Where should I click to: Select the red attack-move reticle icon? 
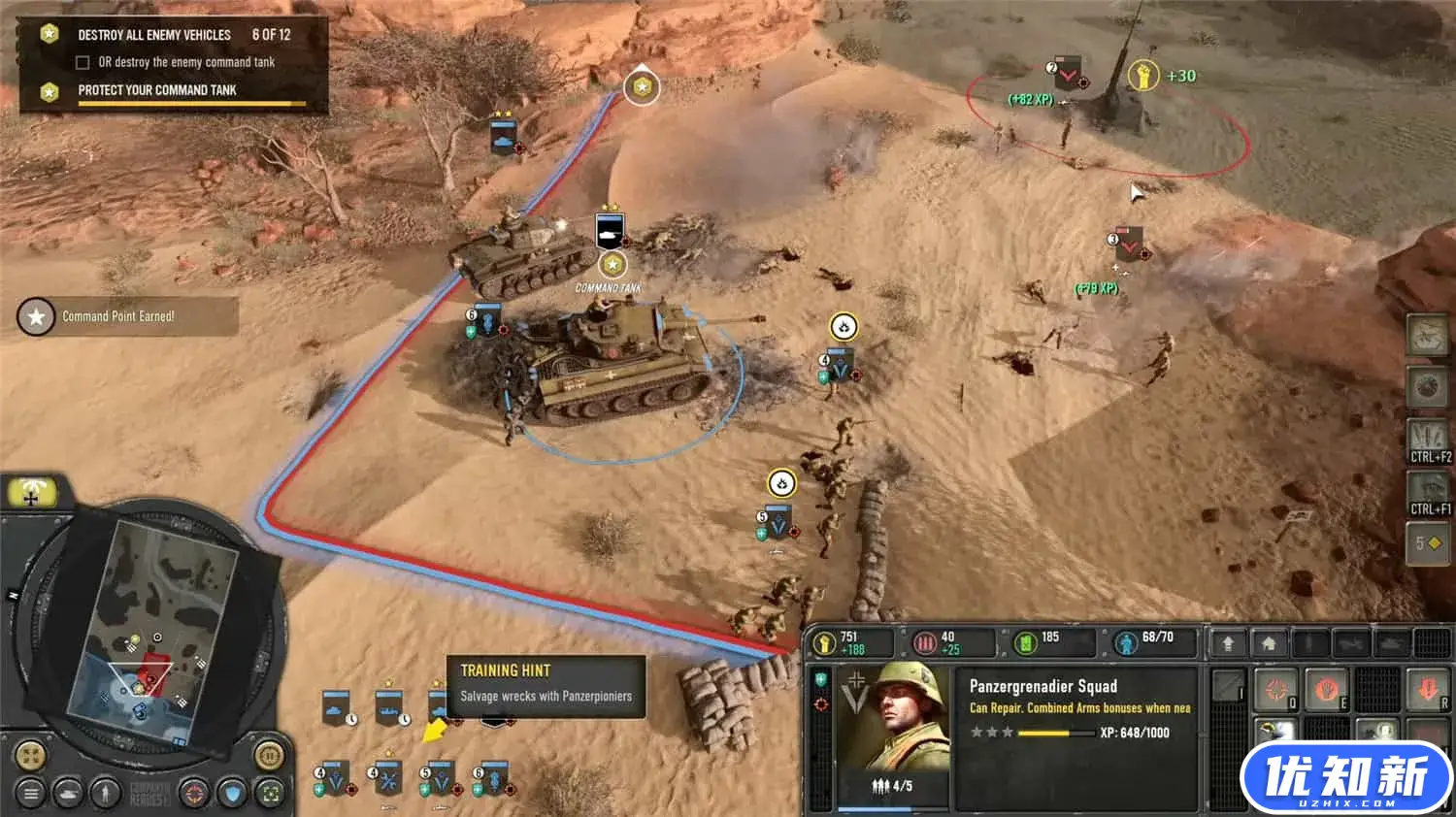(193, 794)
